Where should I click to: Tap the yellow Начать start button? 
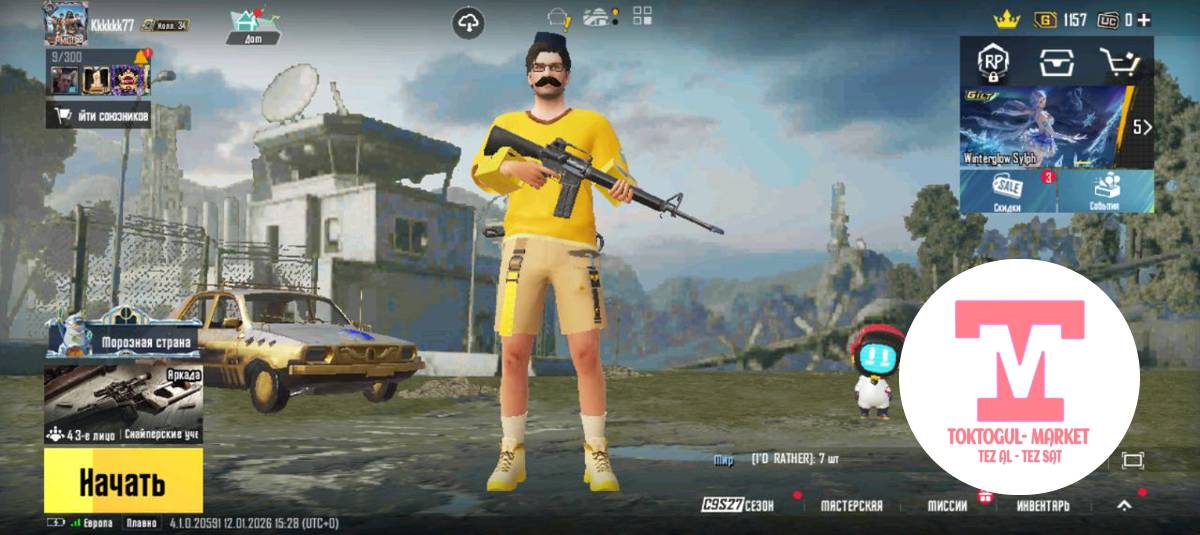[123, 482]
